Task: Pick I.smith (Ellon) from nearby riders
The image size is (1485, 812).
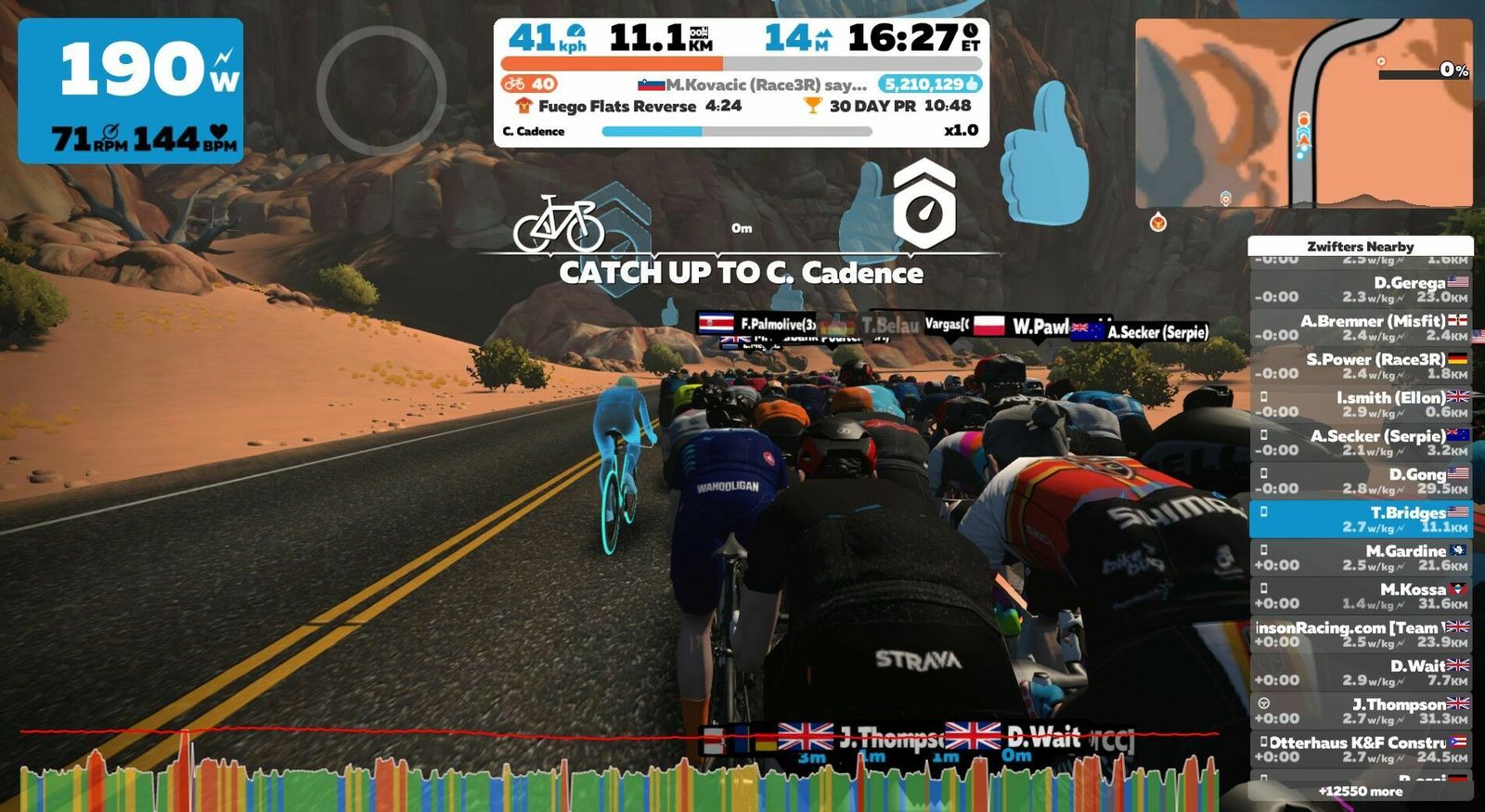Action: pos(1360,404)
